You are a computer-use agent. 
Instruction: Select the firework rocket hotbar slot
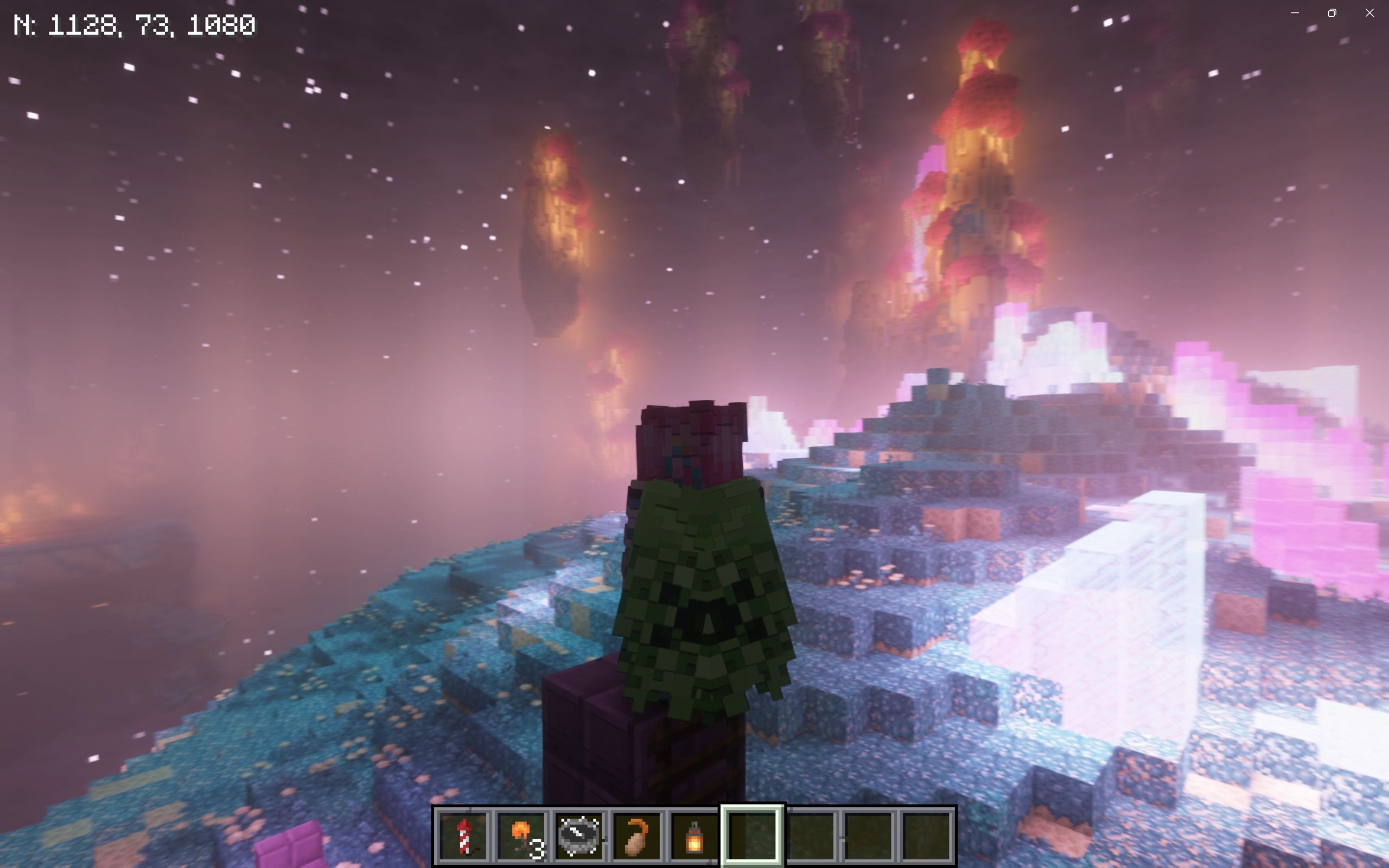[x=464, y=836]
